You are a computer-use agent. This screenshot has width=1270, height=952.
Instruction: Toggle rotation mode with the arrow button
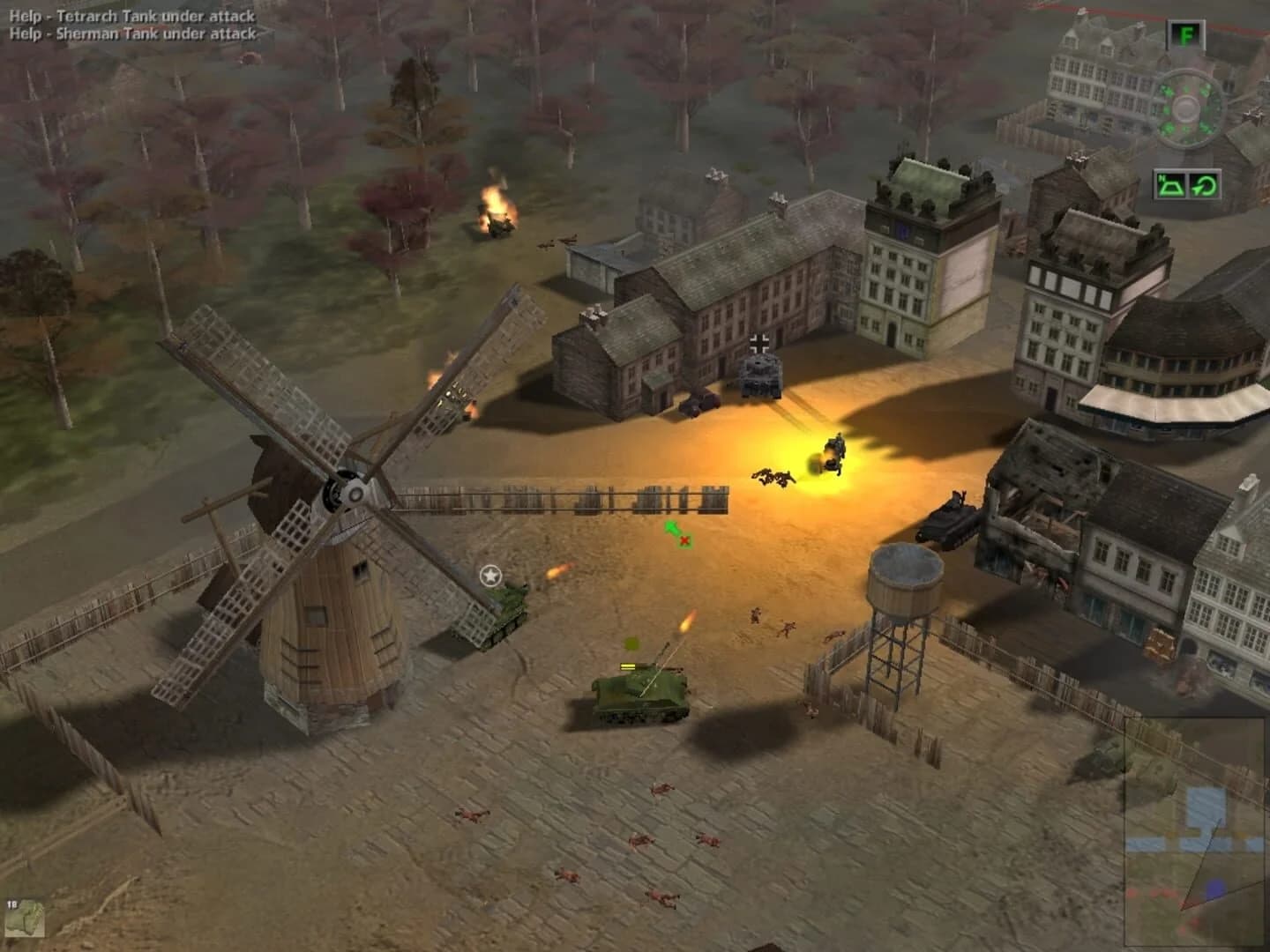pyautogui.click(x=1204, y=187)
